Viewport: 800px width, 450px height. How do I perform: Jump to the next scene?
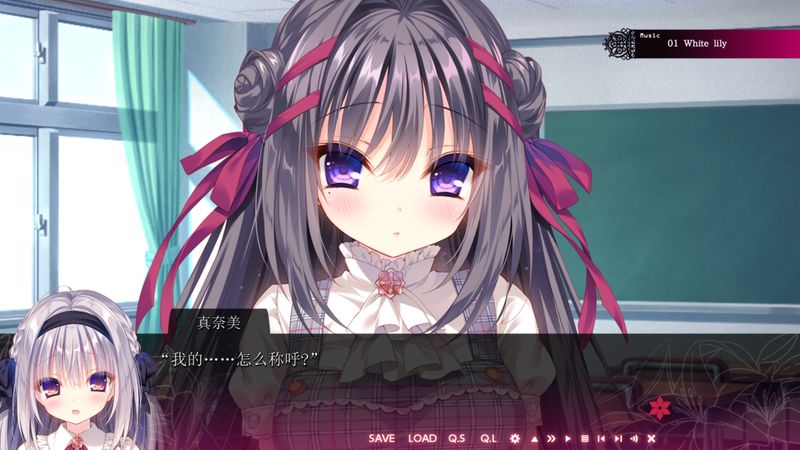pyautogui.click(x=618, y=438)
